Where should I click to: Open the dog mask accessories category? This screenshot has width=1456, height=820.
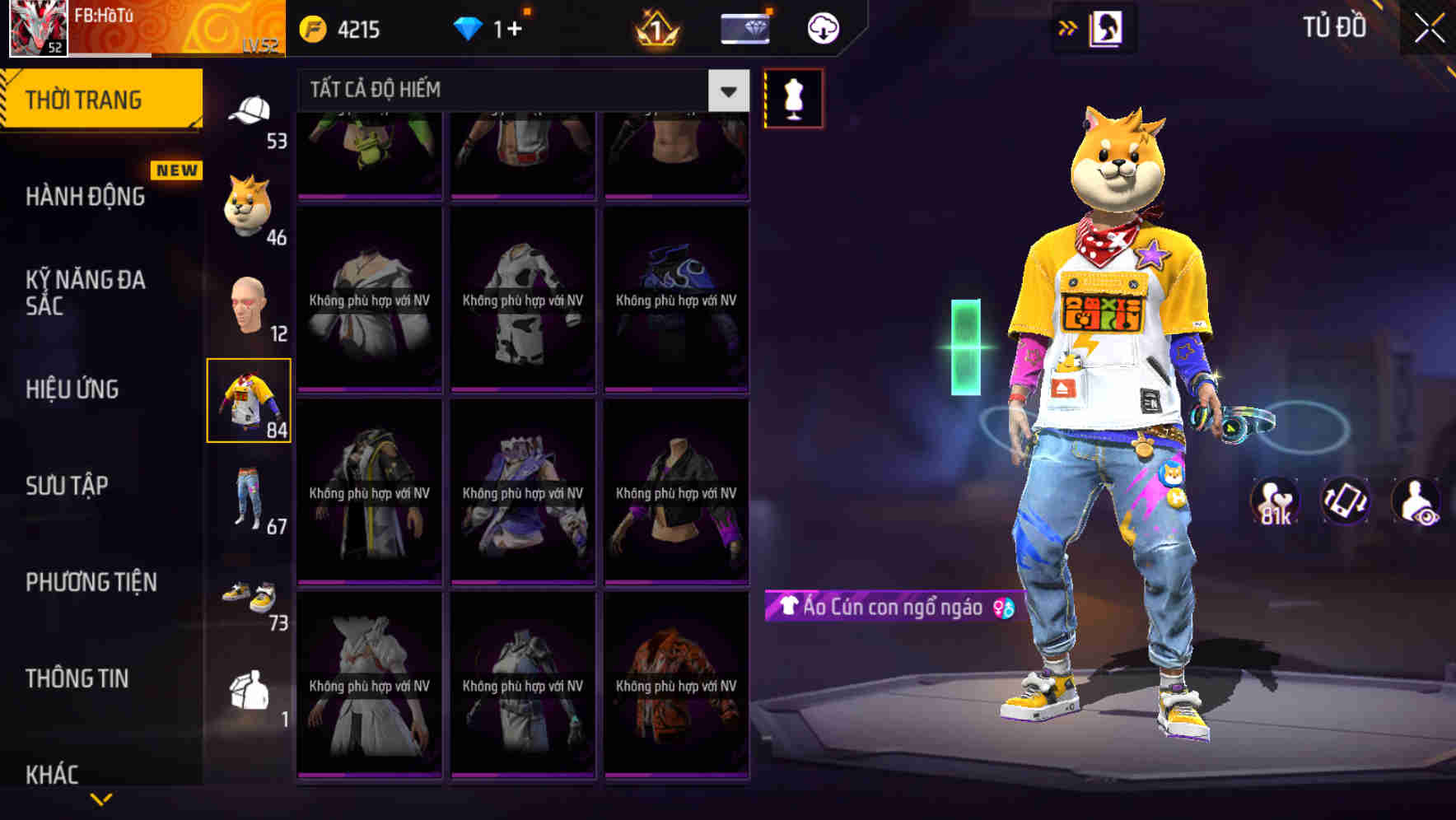(246, 207)
